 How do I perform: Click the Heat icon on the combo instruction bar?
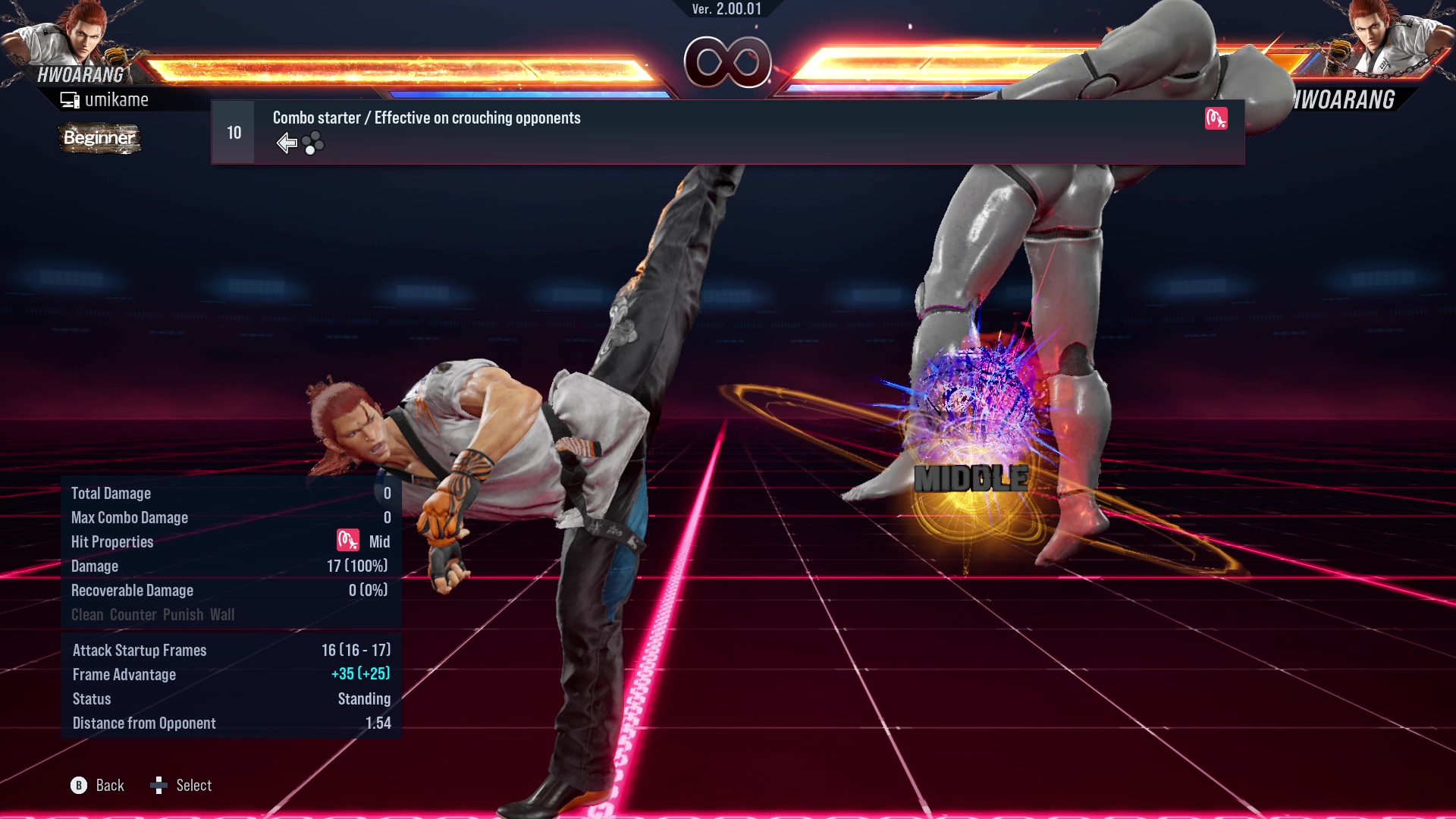(1217, 119)
